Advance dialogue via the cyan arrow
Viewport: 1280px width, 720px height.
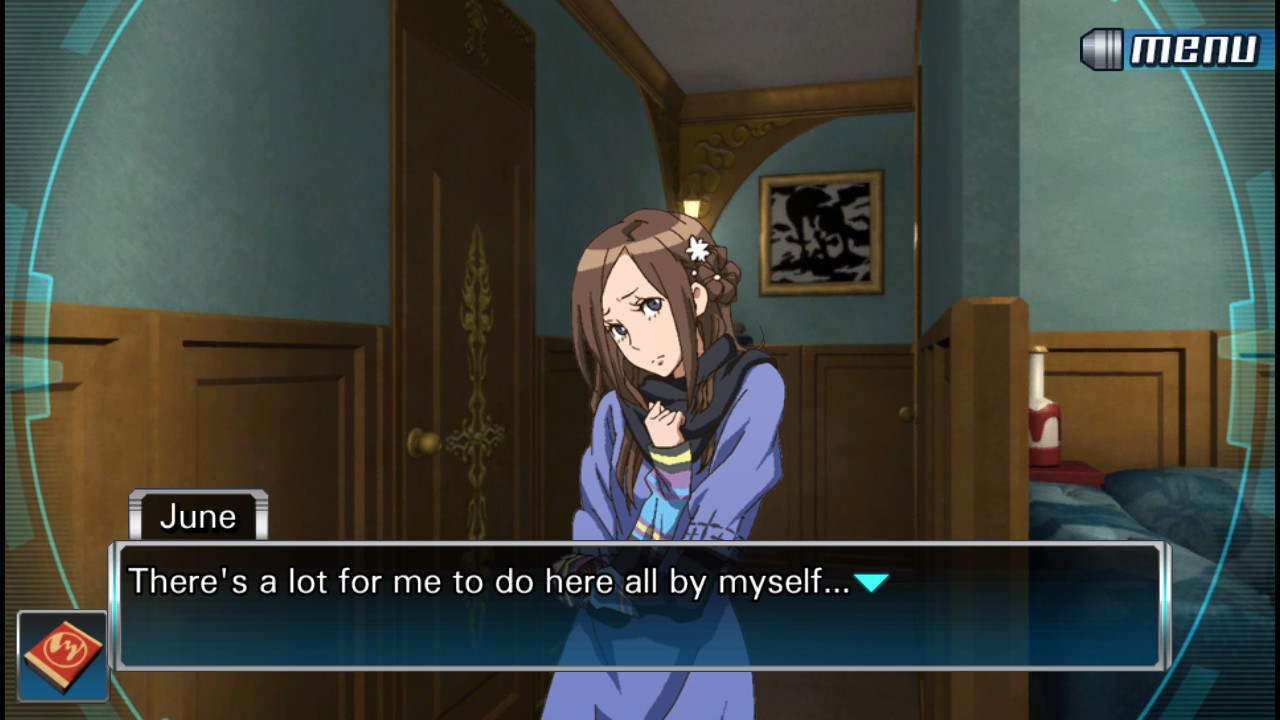pyautogui.click(x=871, y=582)
